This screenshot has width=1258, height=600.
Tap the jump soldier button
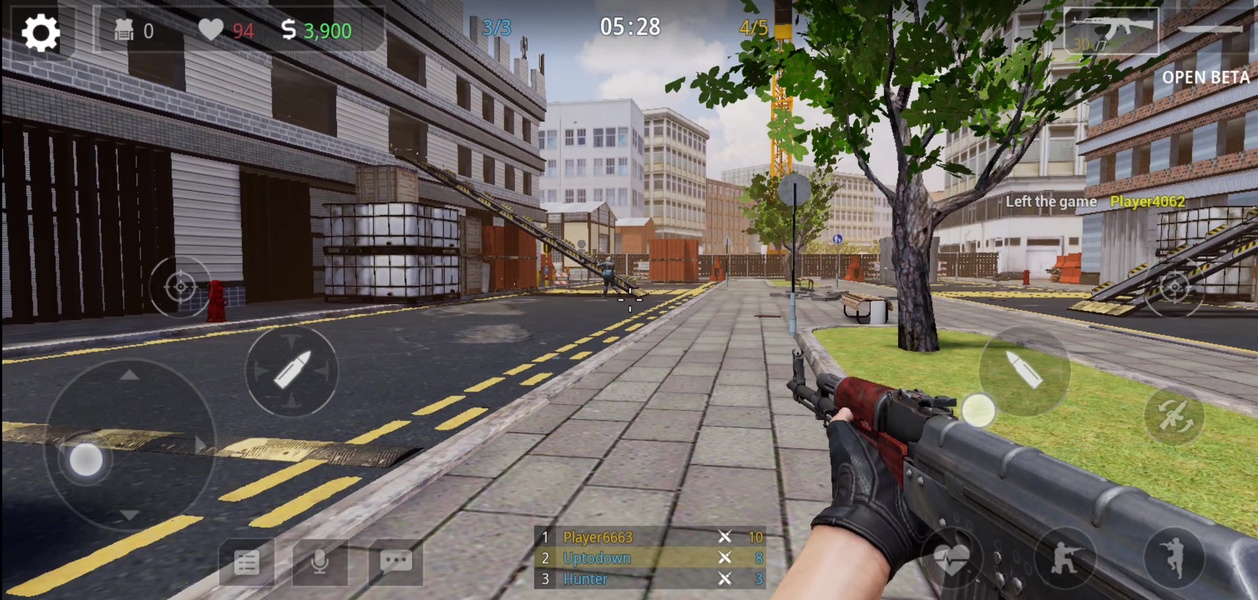coord(1174,557)
